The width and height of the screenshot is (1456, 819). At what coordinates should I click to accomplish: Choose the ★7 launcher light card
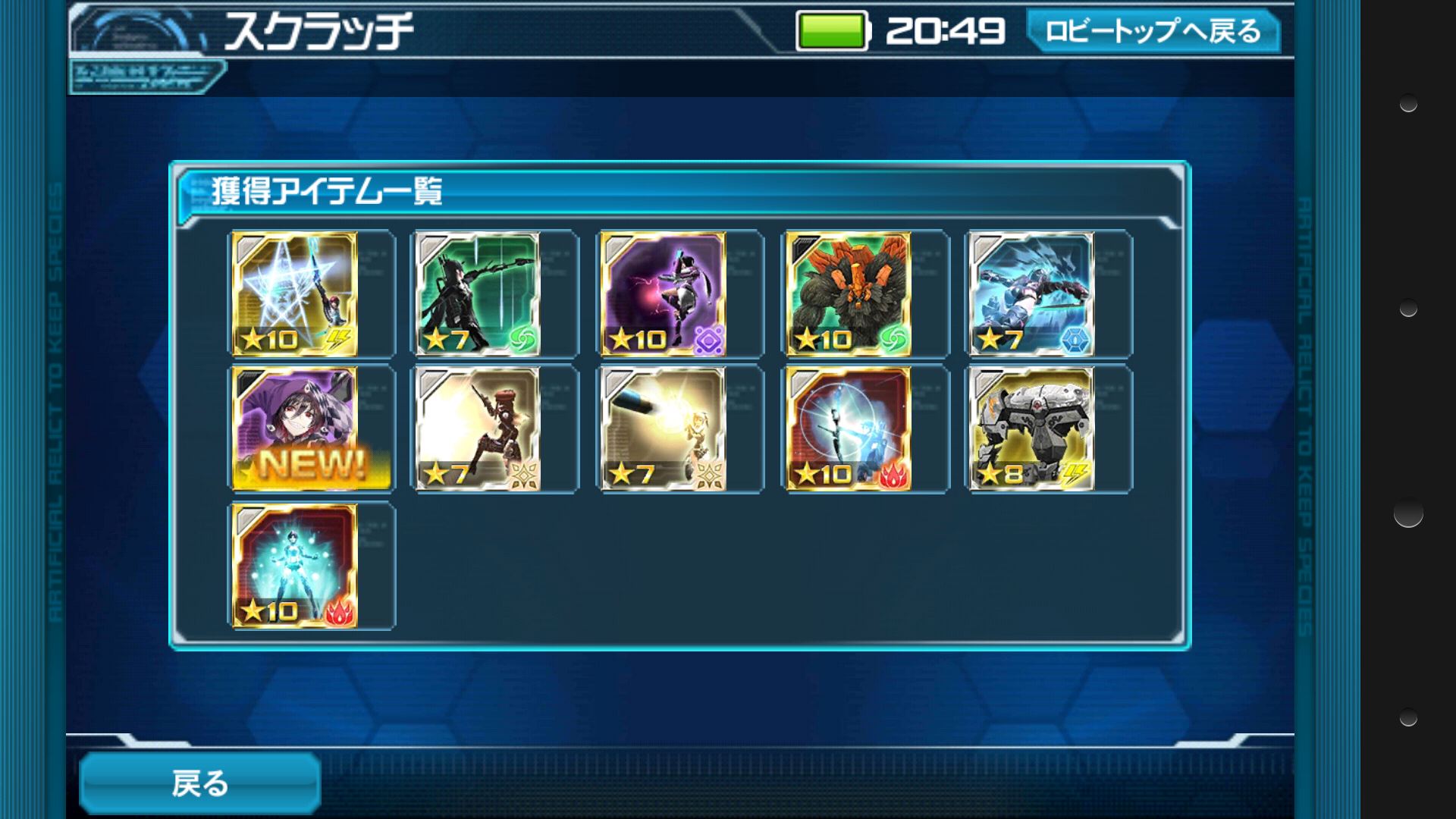coord(664,429)
